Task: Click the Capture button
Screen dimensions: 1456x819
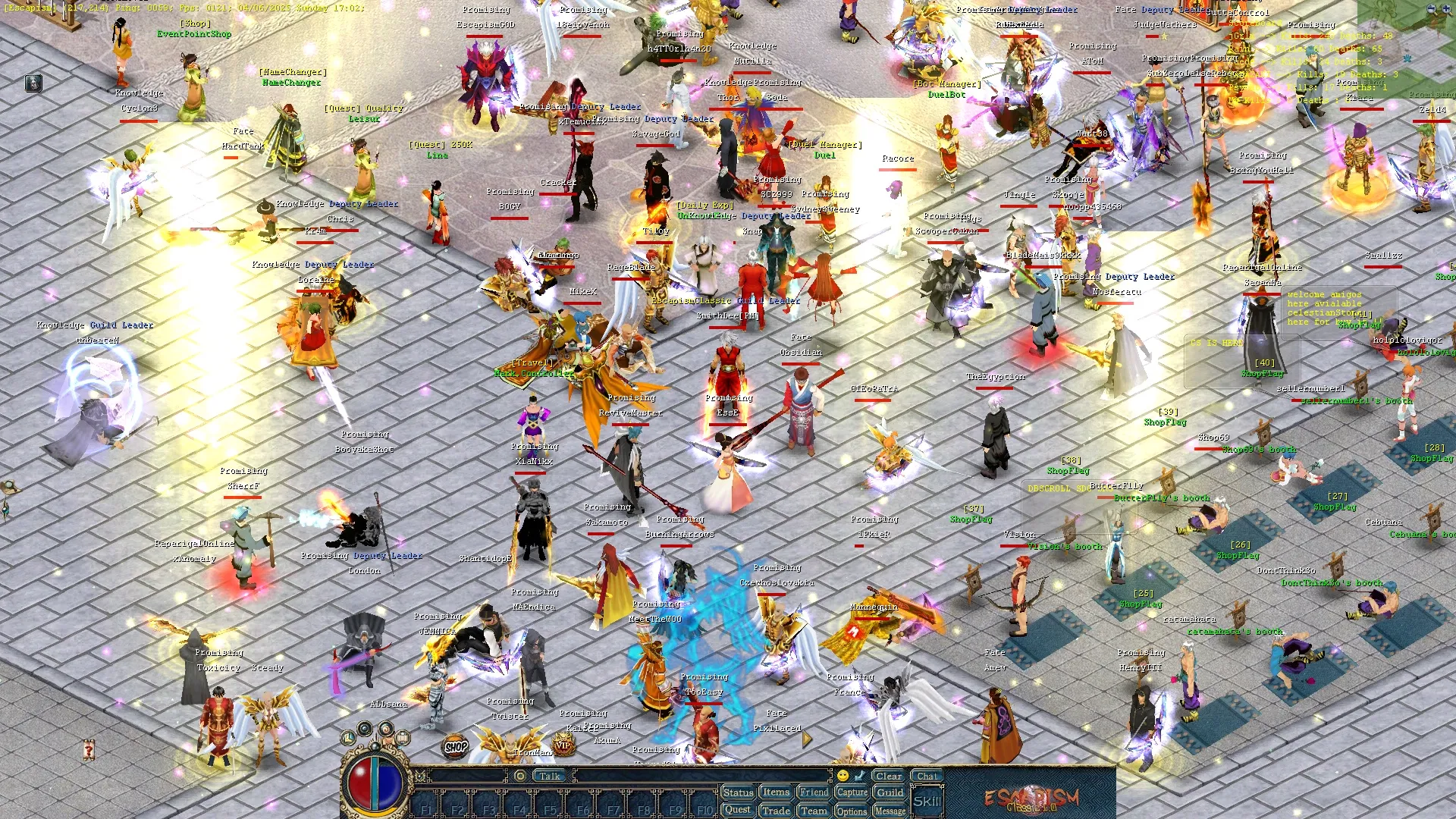Action: point(852,792)
